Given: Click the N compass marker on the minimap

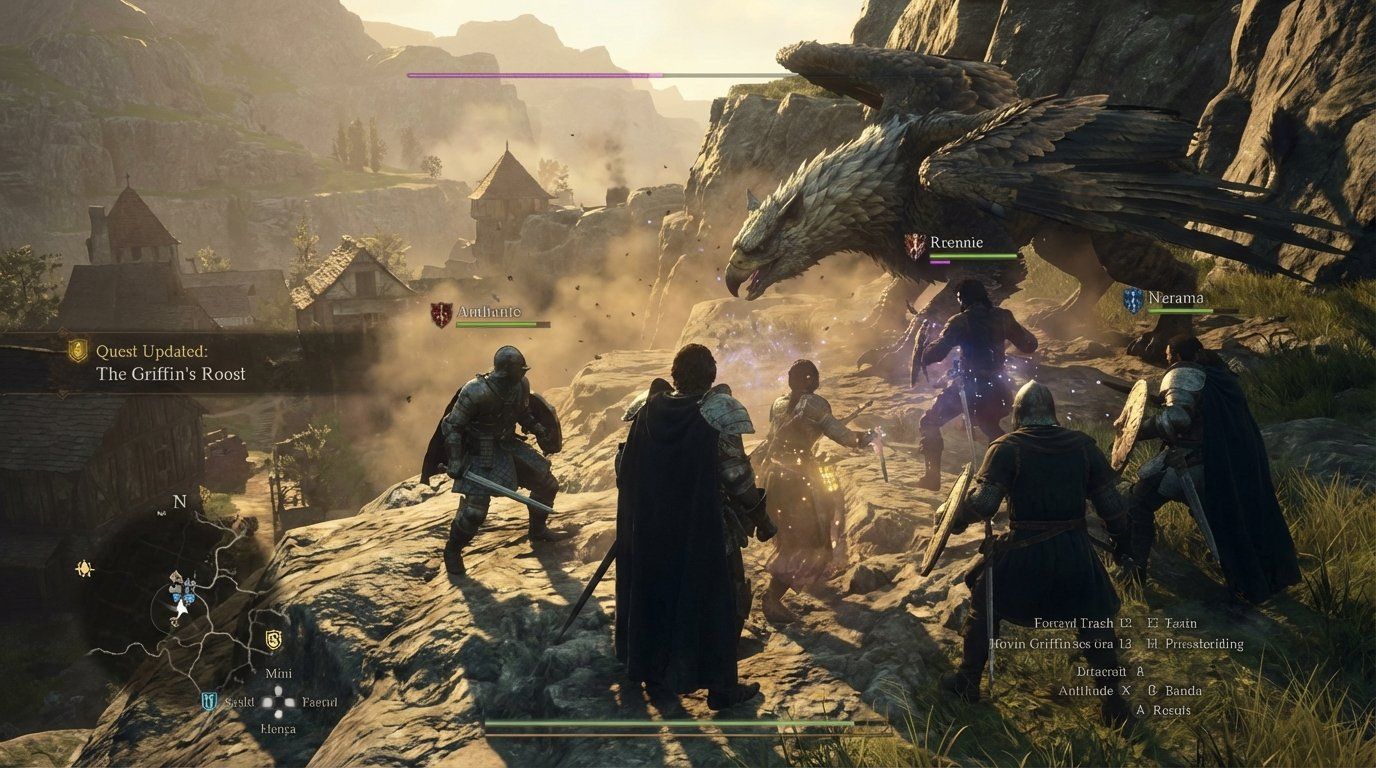Looking at the screenshot, I should click(179, 501).
